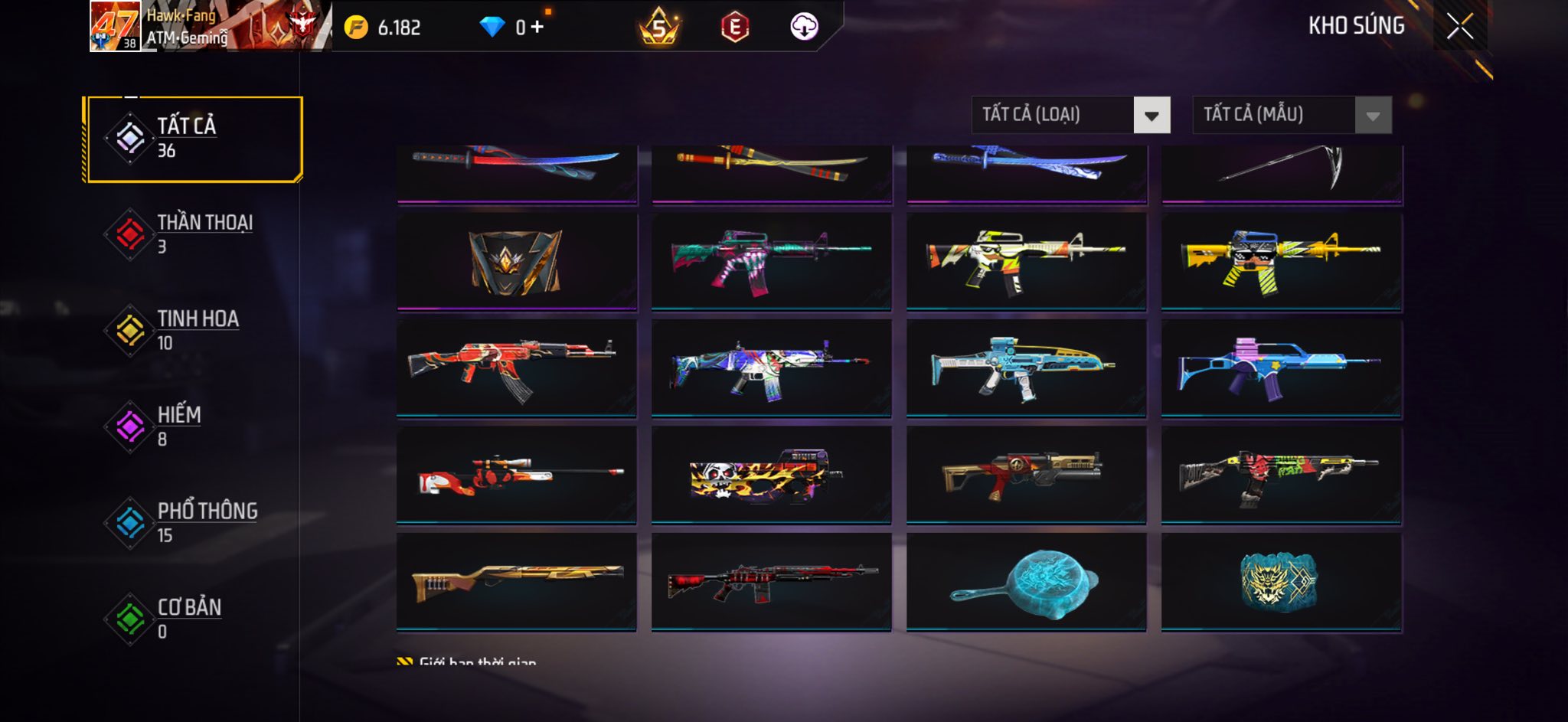Screen dimensions: 1568x722
Task: Tap the gold crown rank 5 icon
Action: (x=658, y=28)
